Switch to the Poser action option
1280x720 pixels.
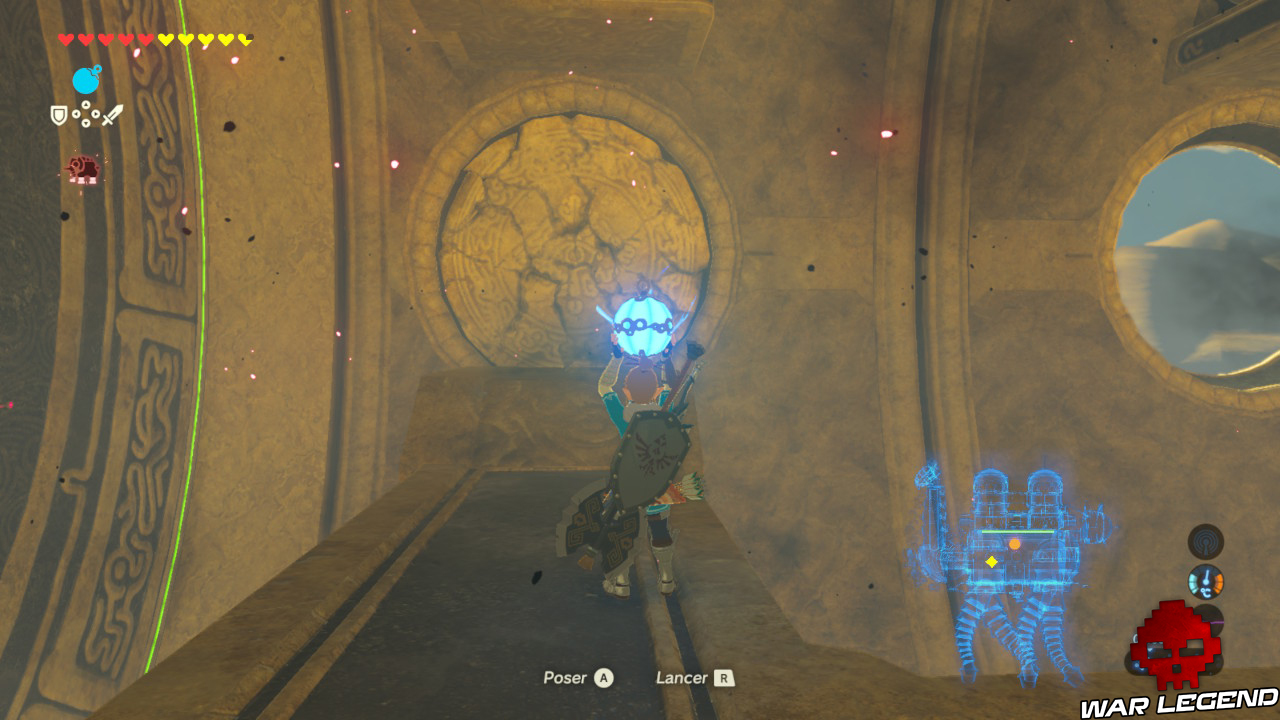565,677
